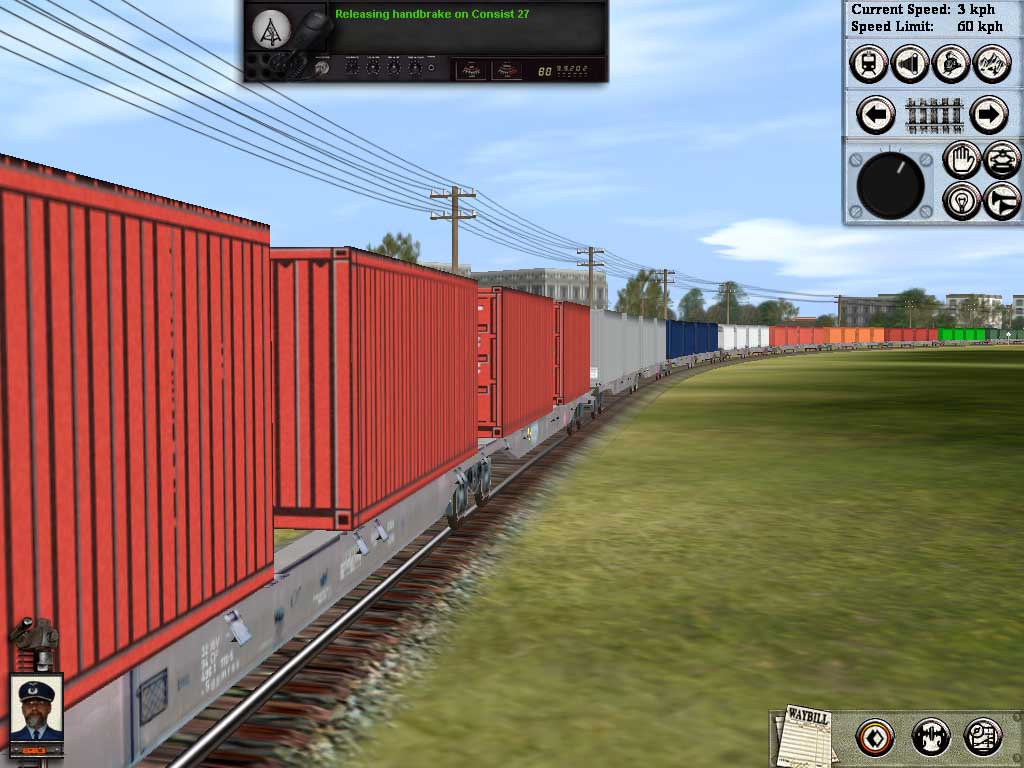
Task: Blow the horn using the horn icon
Action: coord(1002,201)
